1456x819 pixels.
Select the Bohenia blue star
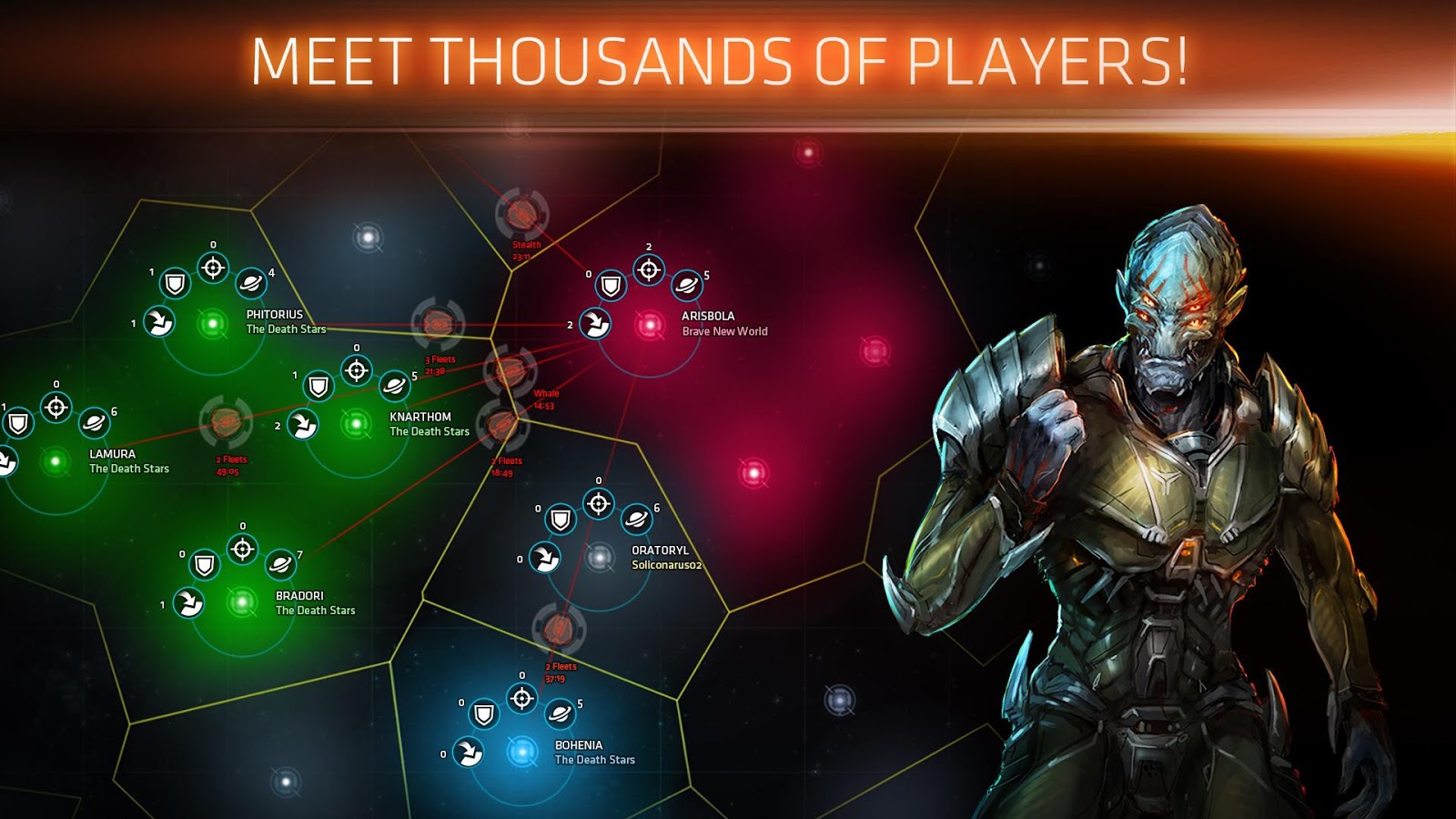click(521, 753)
